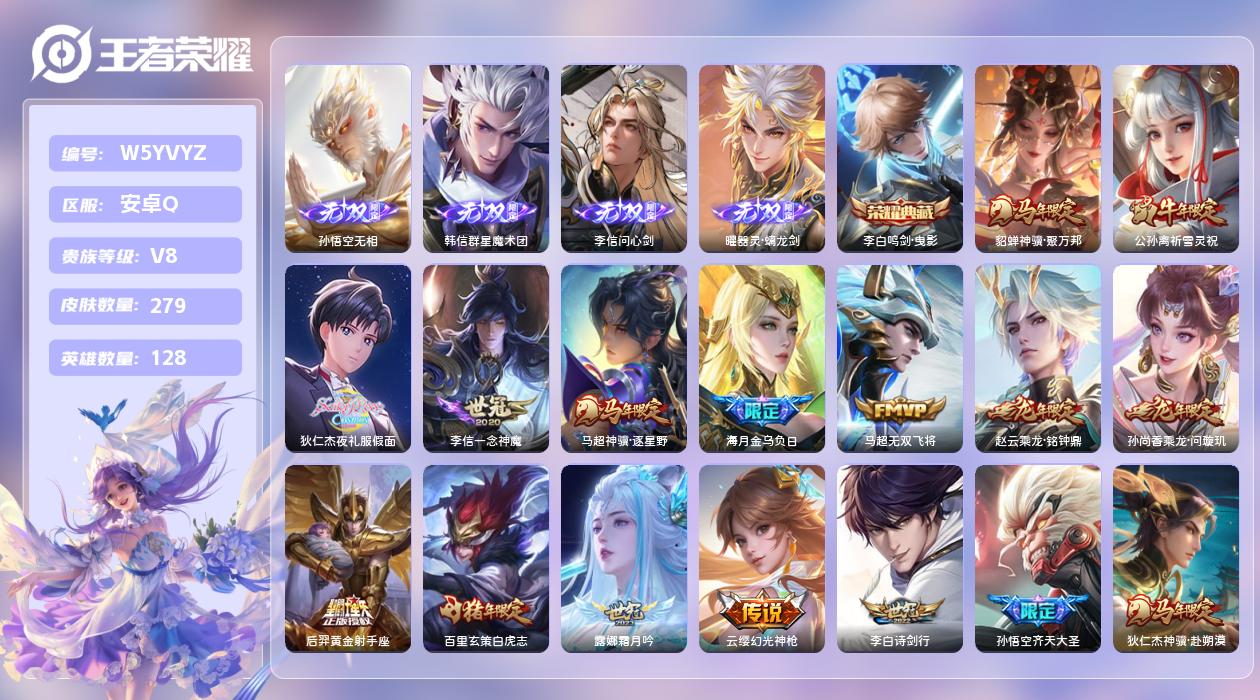Open the 李白诗剑行 skin card

click(900, 558)
